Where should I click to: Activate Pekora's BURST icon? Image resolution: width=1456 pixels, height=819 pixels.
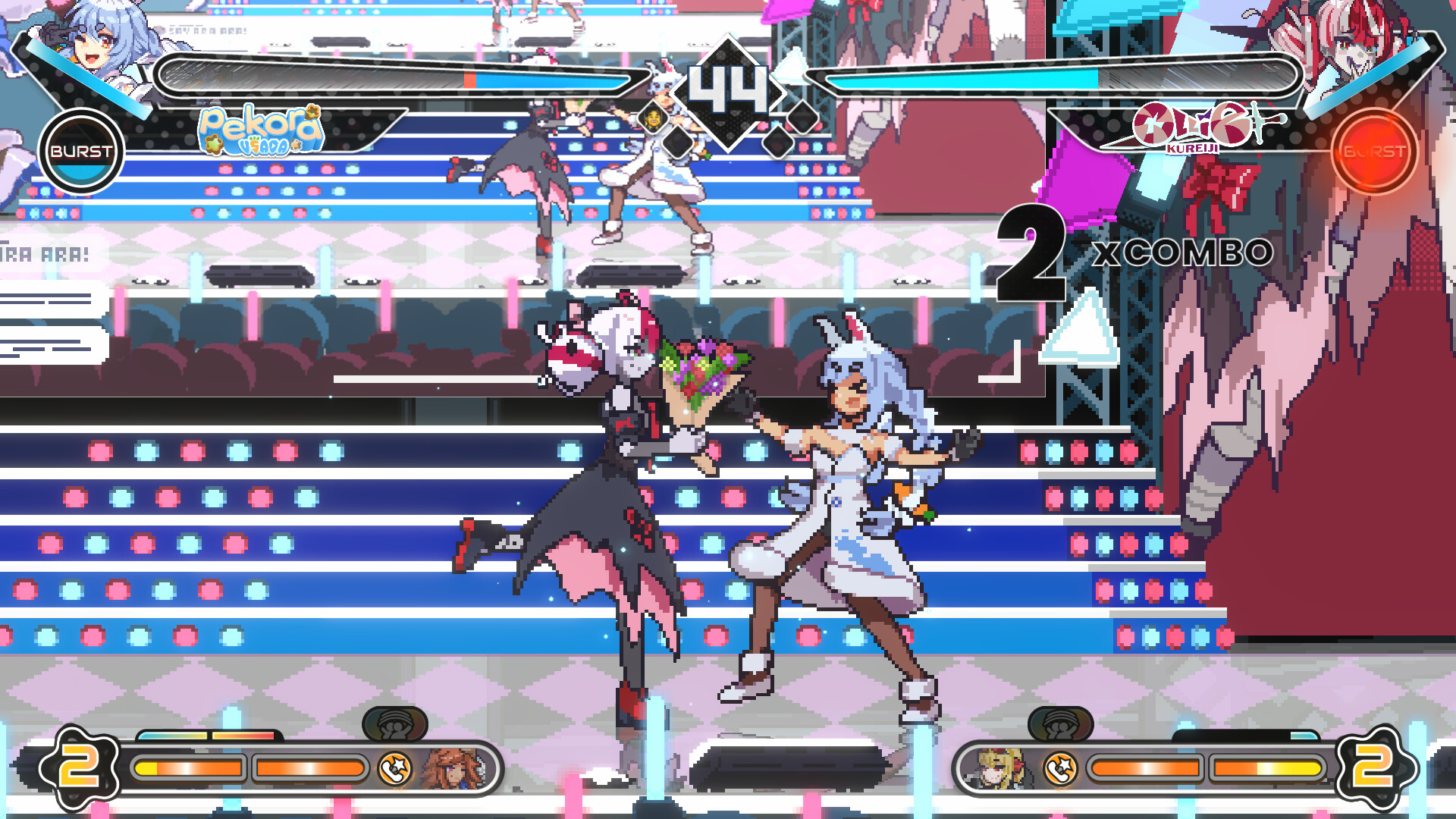point(80,152)
